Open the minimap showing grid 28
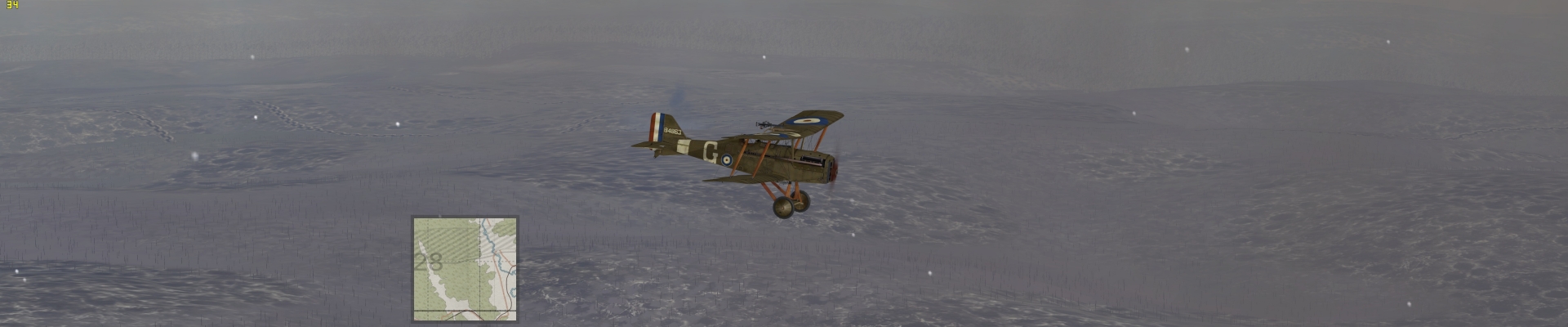Screen dimensions: 1568x327 465,269
